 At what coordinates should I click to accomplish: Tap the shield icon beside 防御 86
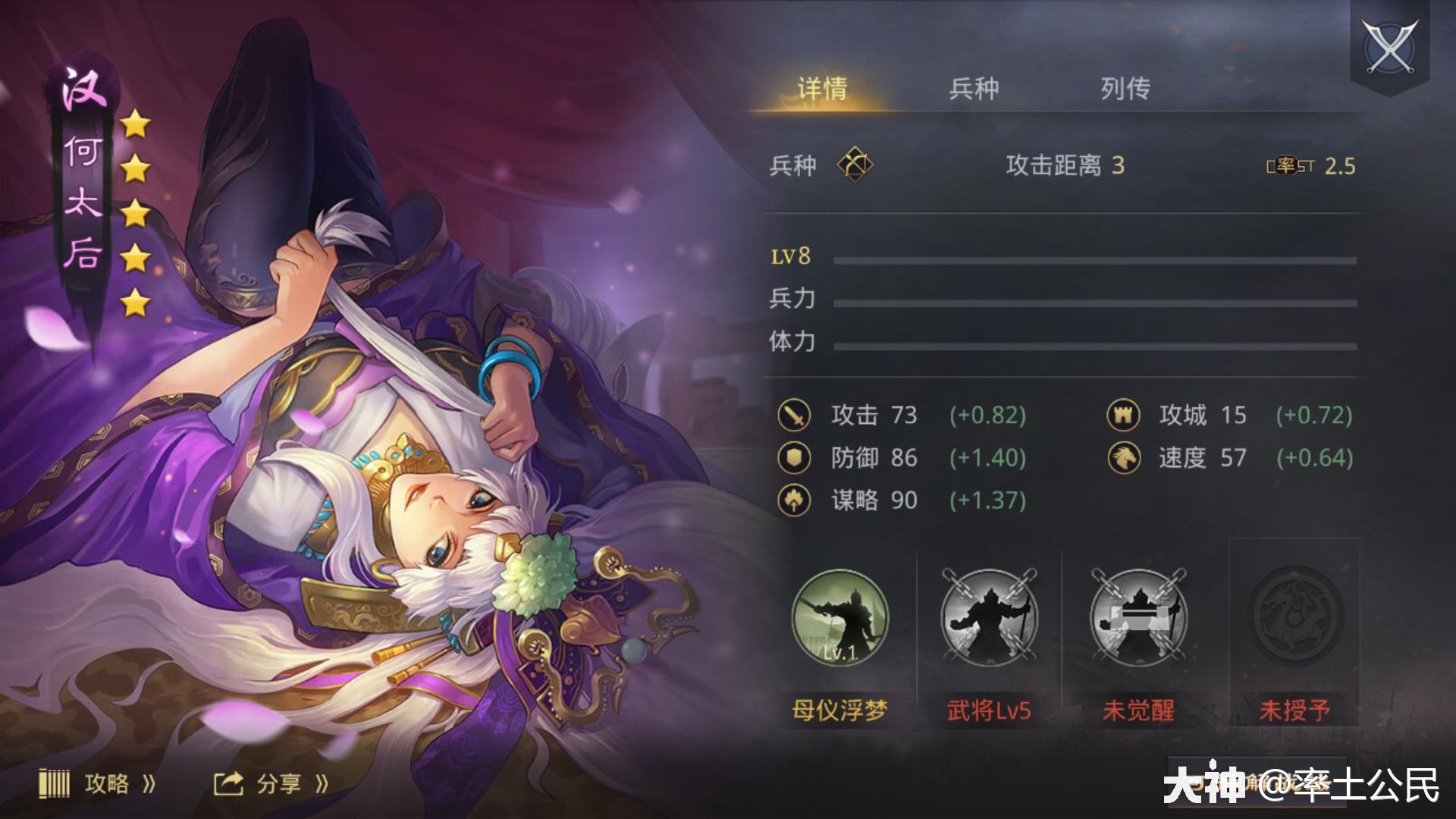(793, 458)
